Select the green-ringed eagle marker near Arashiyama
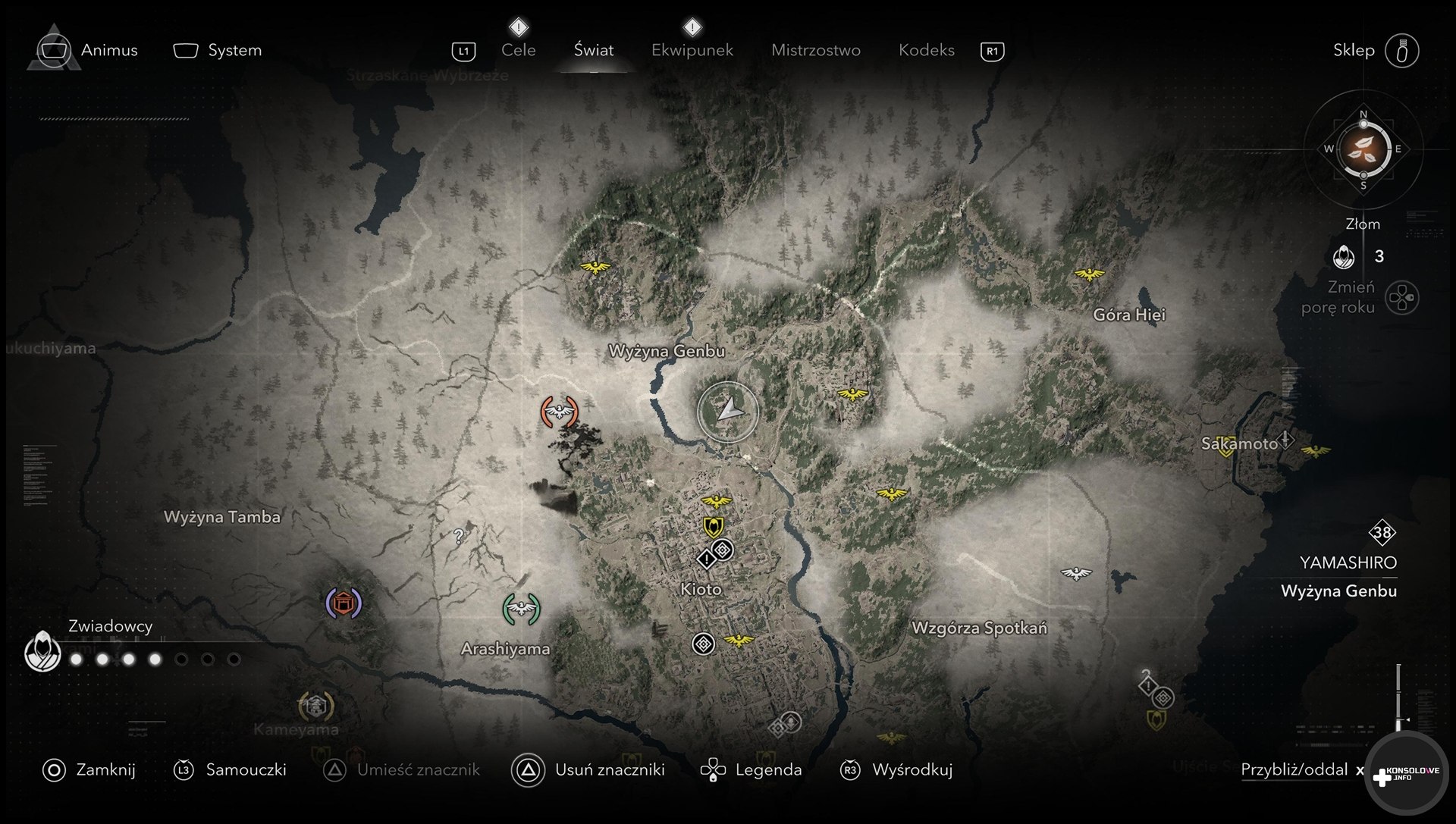This screenshot has width=1456, height=824. click(521, 609)
